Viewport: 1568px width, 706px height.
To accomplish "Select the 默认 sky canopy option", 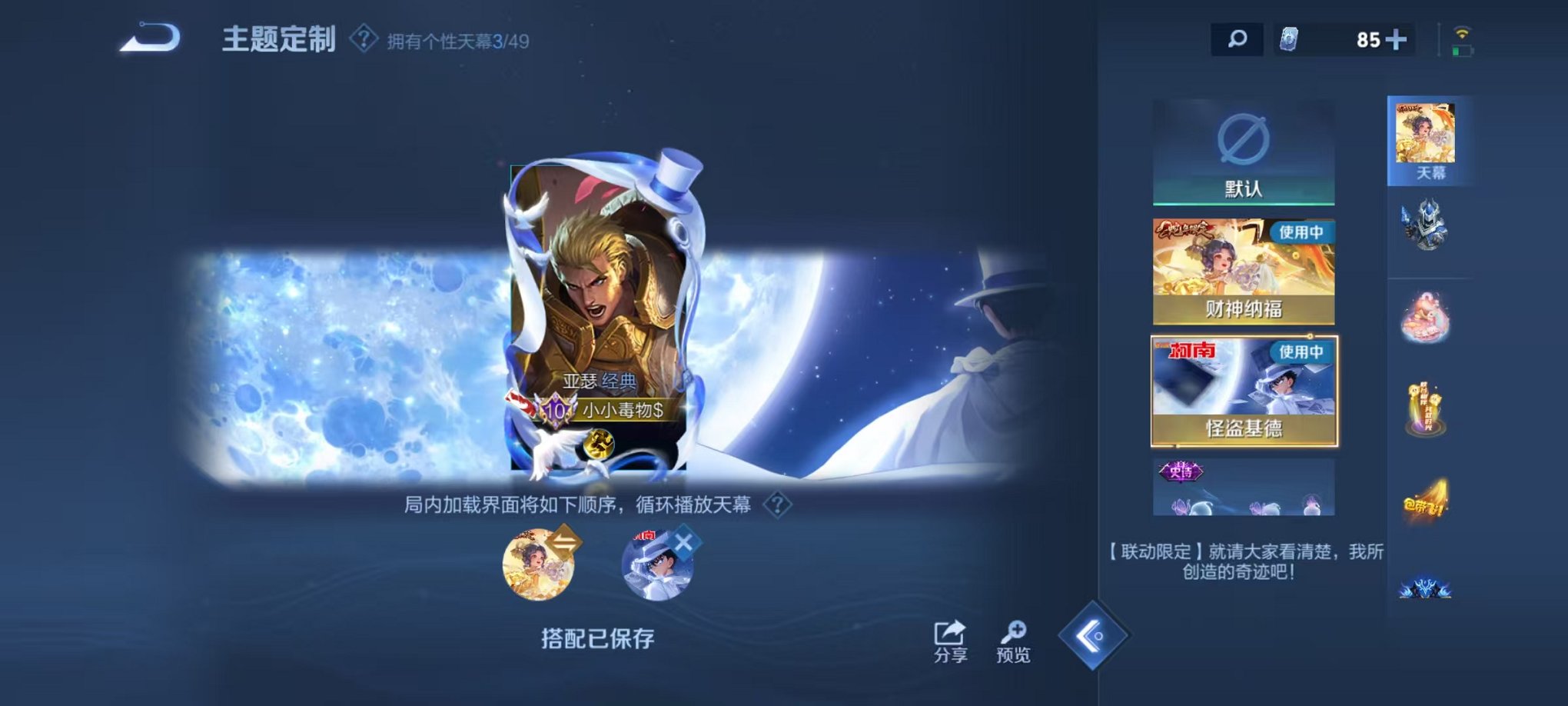I will pos(1245,150).
